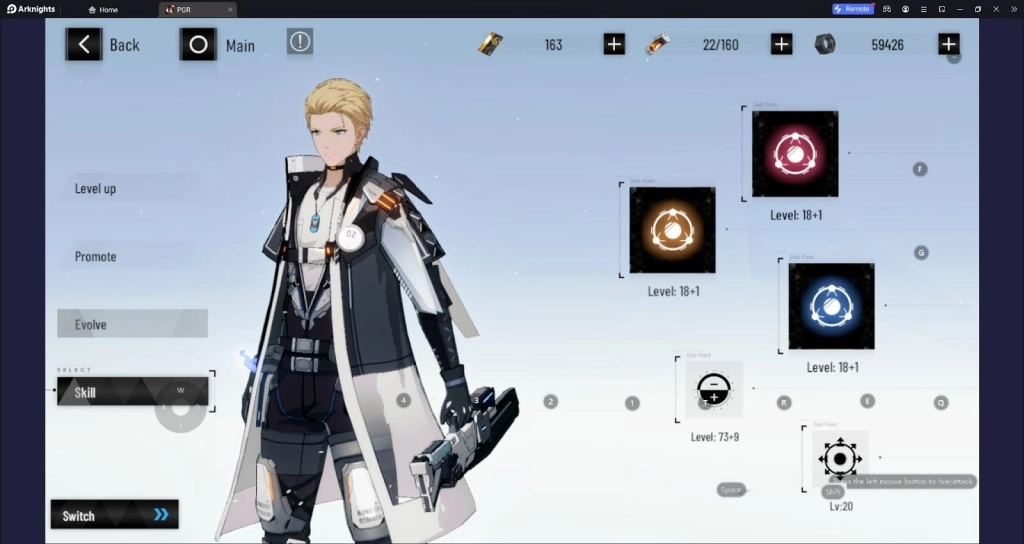The image size is (1024, 544).
Task: Open the blue orb skill
Action: [831, 306]
